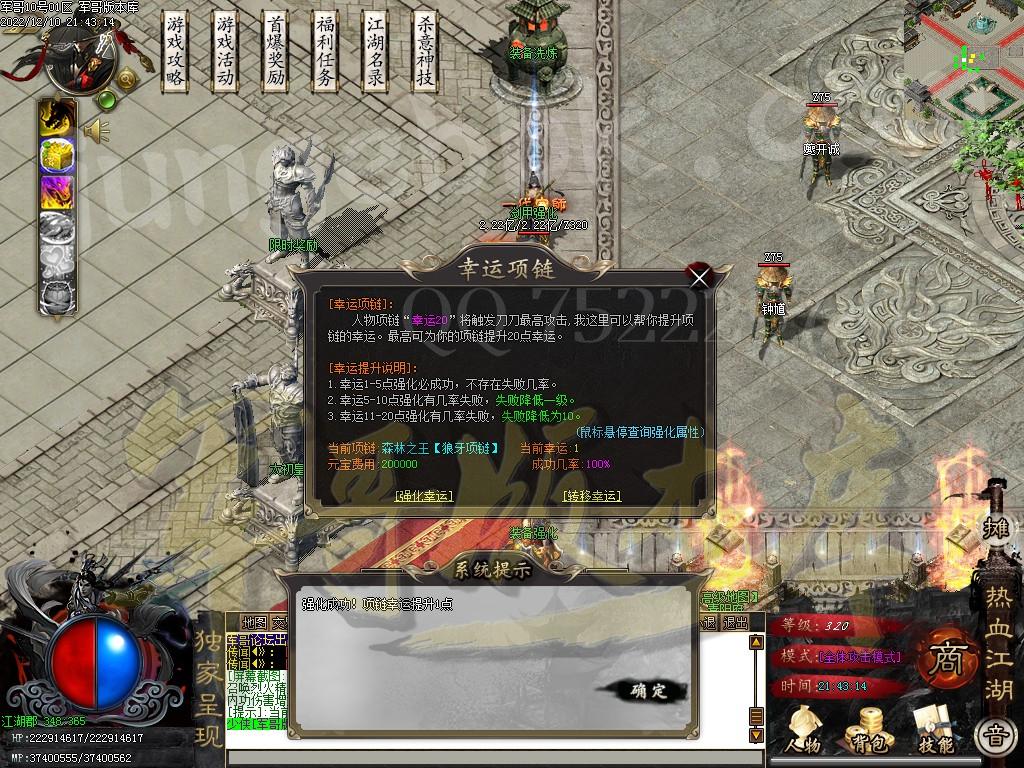The width and height of the screenshot is (1024, 768).
Task: Open the 人物 character panel
Action: [x=803, y=730]
